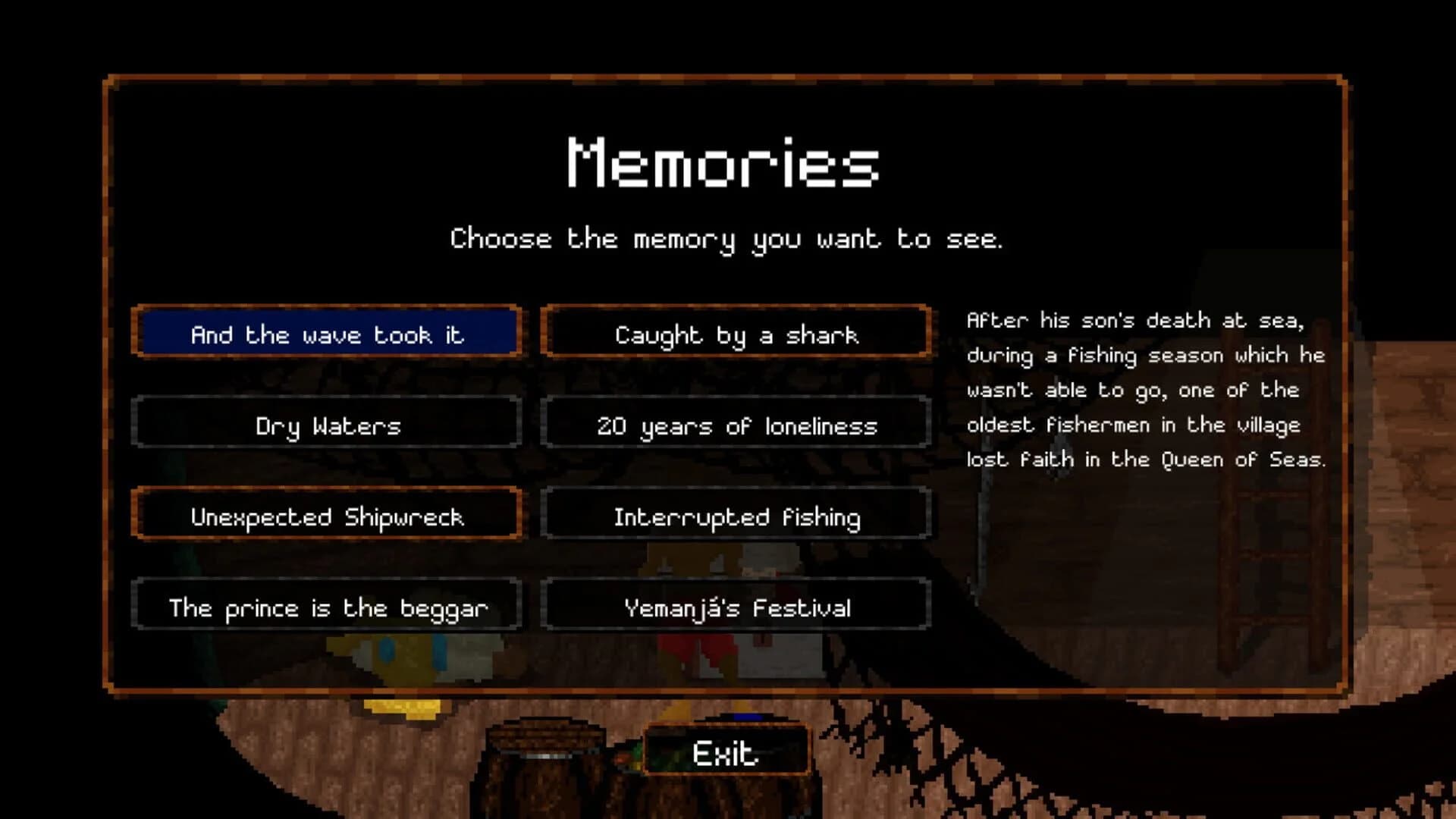Click the orange-bordered shark memory frame
The width and height of the screenshot is (1456, 819).
pos(736,334)
